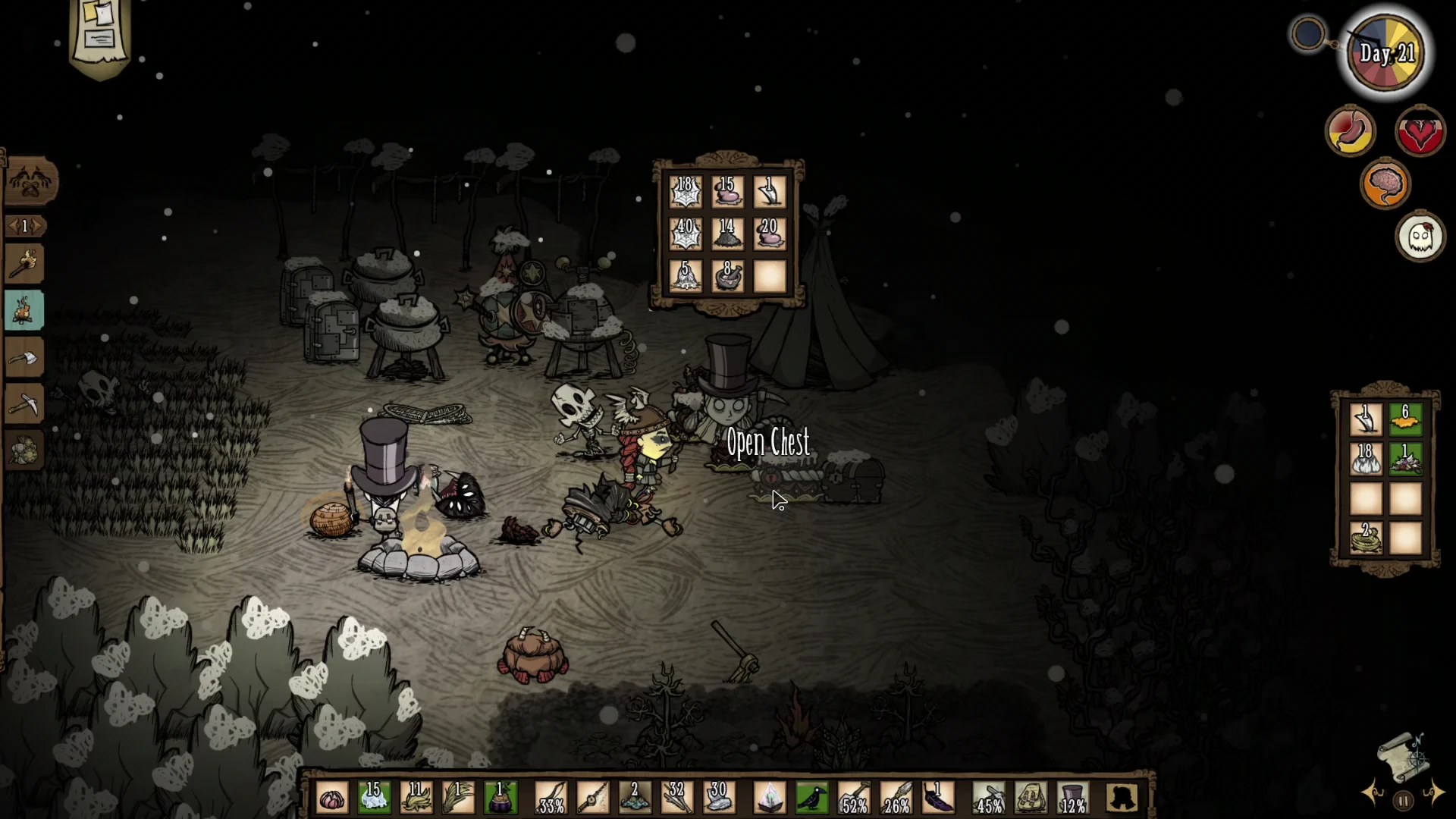Select the stack of 20 pink meat
1456x819 pixels.
770,234
